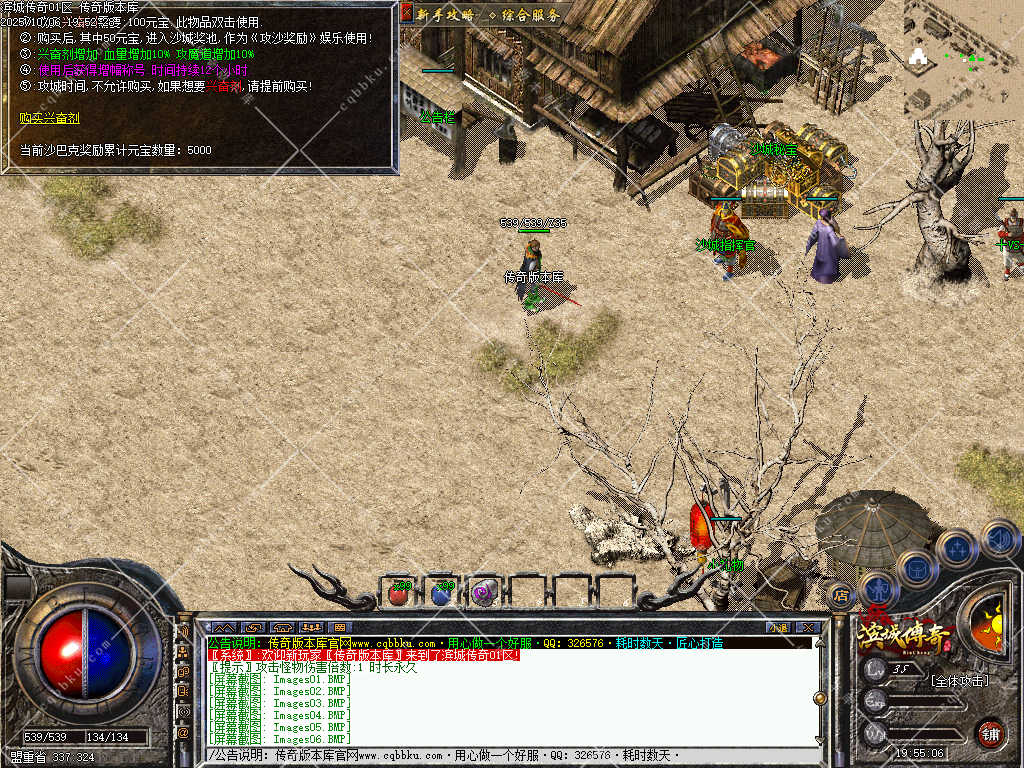This screenshot has height=768, width=1024.
Task: Click the @ chat channel side icon
Action: tap(184, 733)
